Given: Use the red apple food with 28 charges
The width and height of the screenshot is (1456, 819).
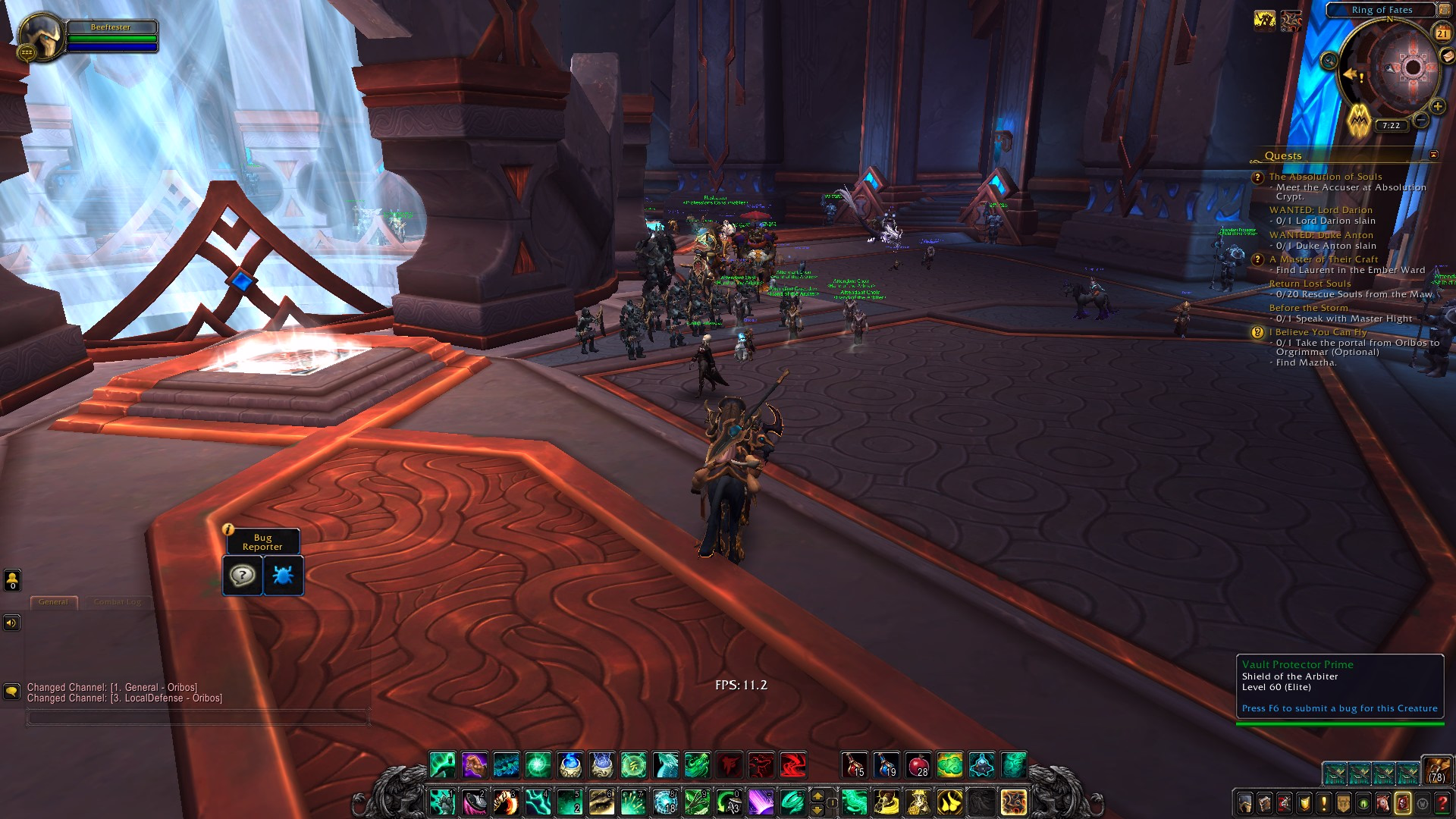Looking at the screenshot, I should [918, 765].
